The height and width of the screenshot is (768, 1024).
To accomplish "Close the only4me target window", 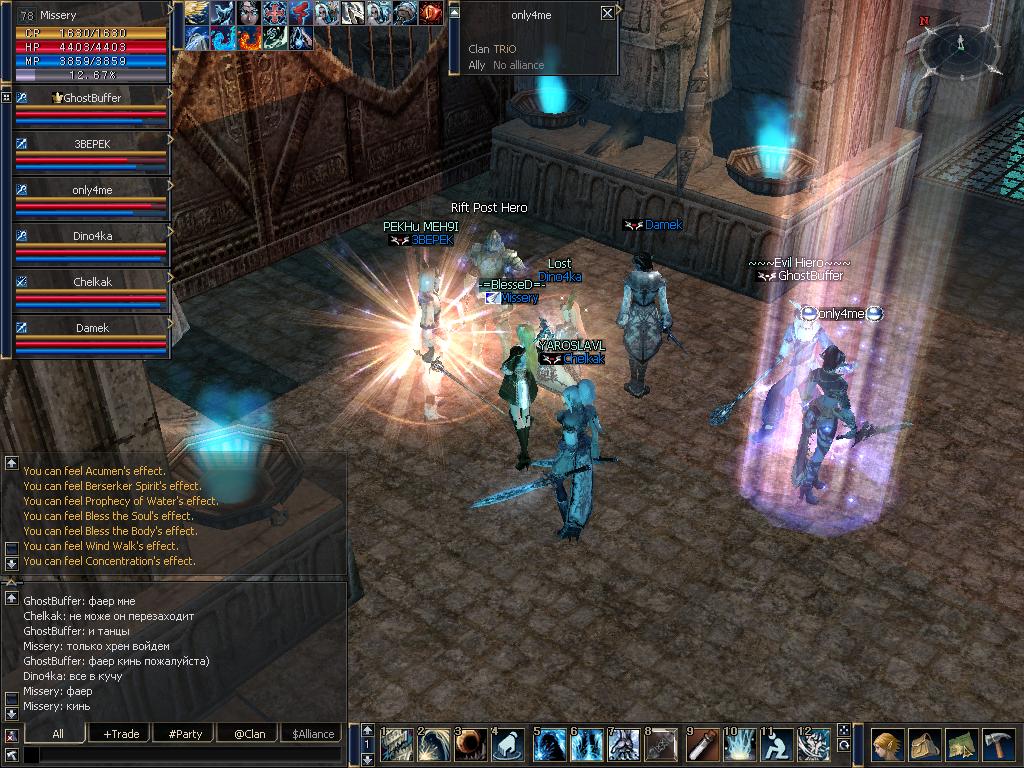I will click(607, 13).
